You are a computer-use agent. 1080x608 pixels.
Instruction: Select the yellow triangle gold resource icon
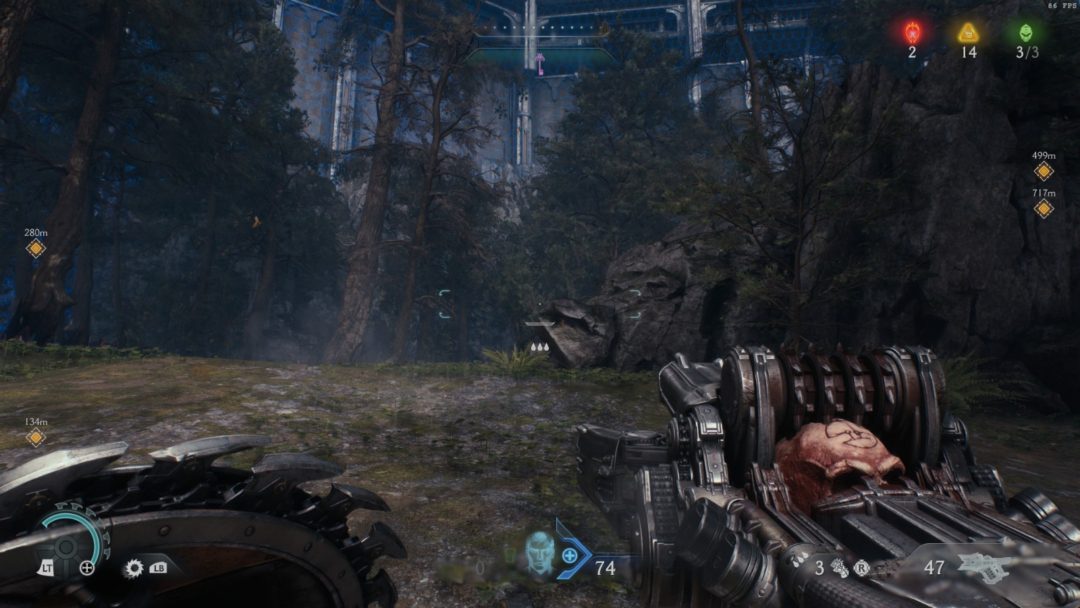pyautogui.click(x=968, y=32)
